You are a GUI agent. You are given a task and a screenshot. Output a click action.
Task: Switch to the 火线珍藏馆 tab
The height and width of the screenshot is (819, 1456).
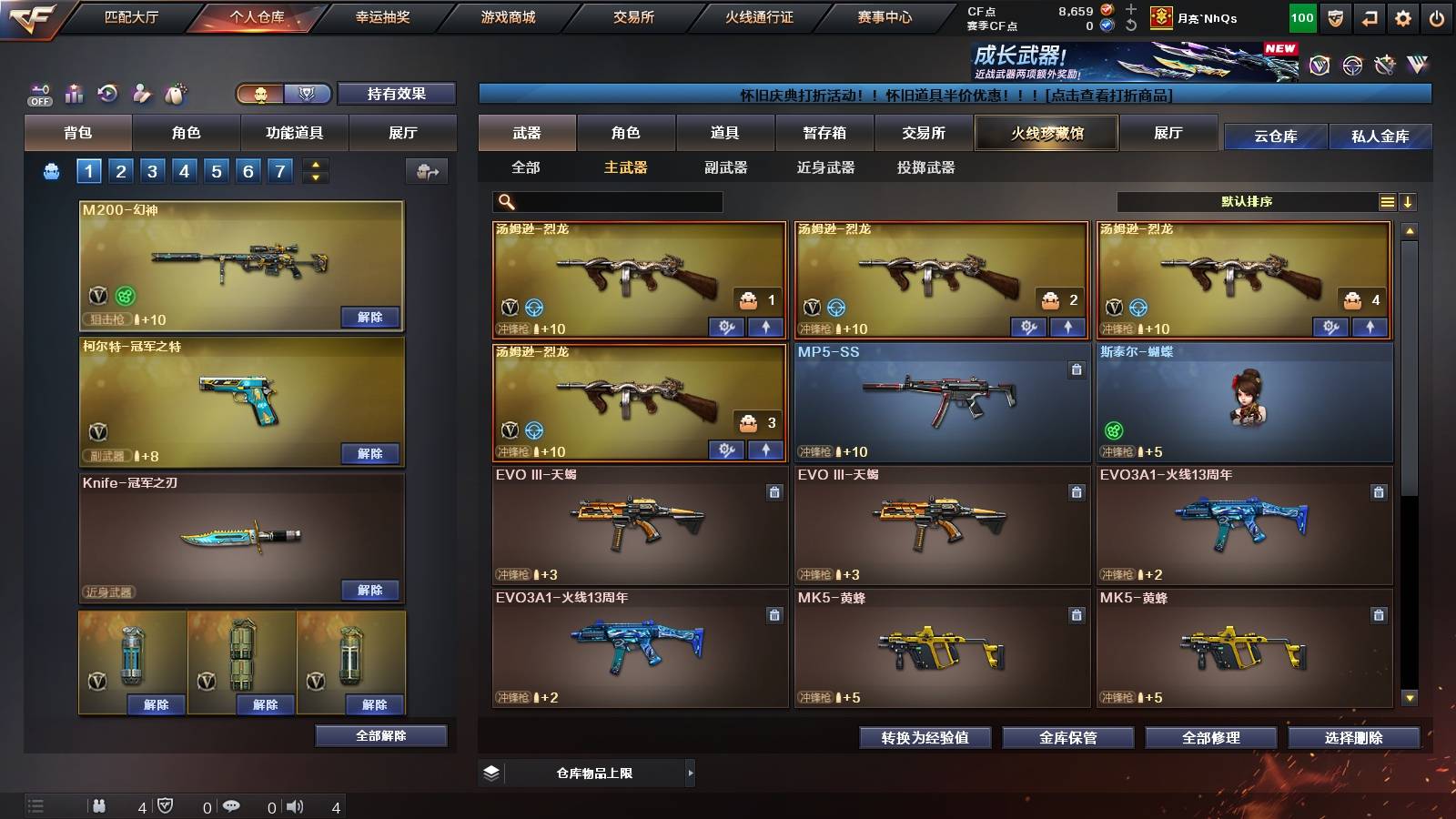(x=1046, y=133)
